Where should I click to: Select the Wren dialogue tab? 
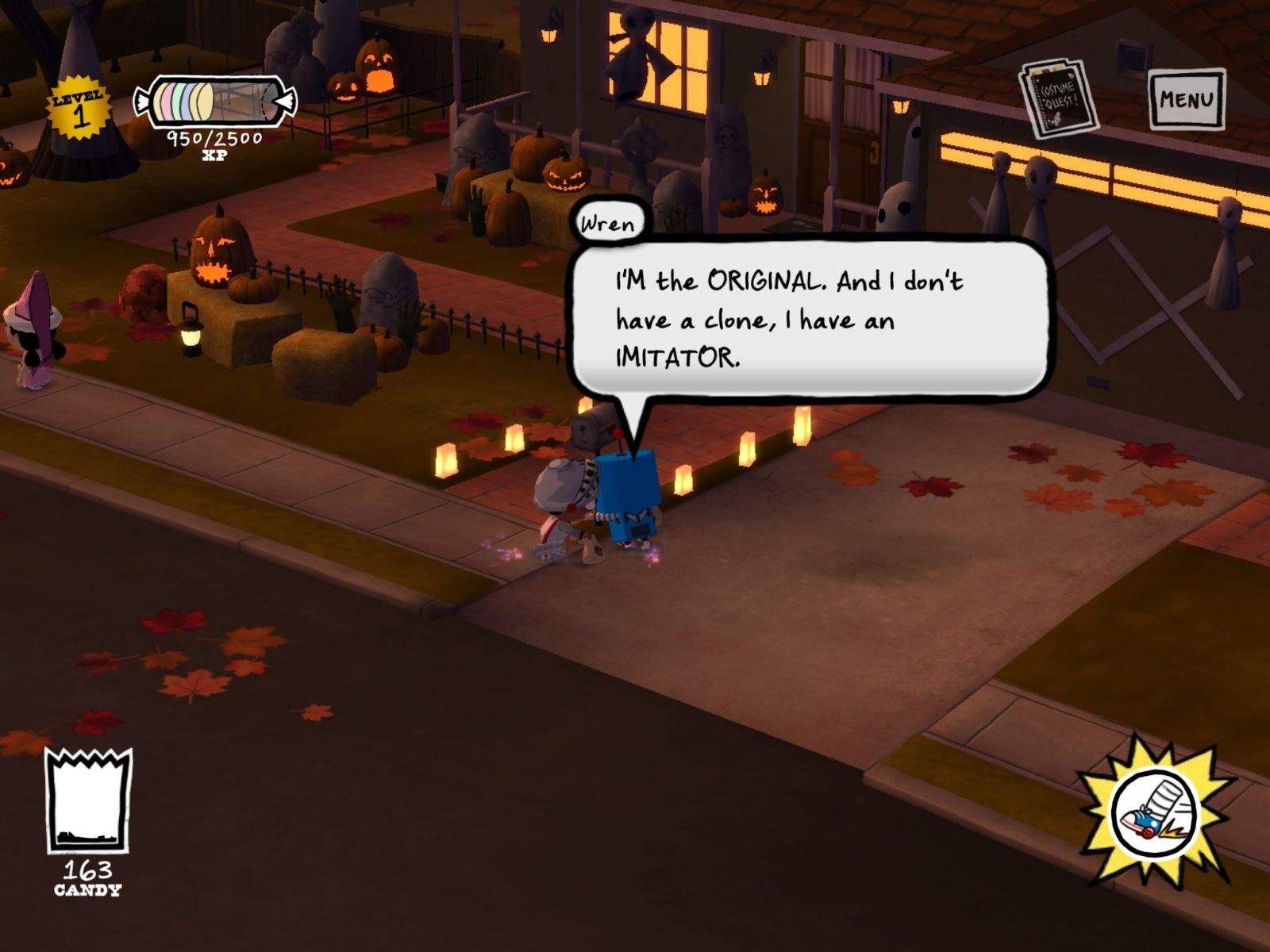pyautogui.click(x=607, y=224)
